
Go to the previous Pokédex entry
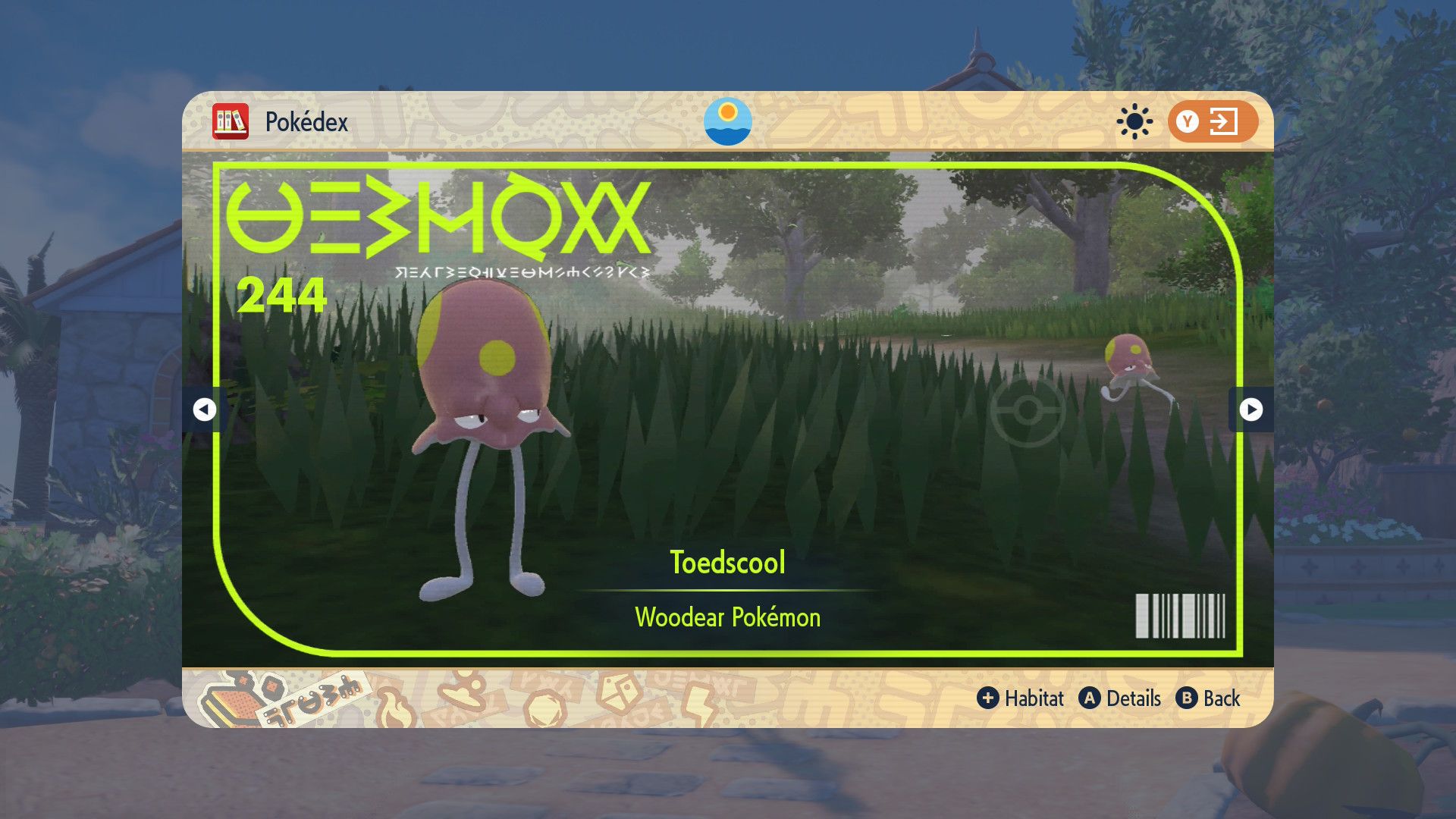204,409
